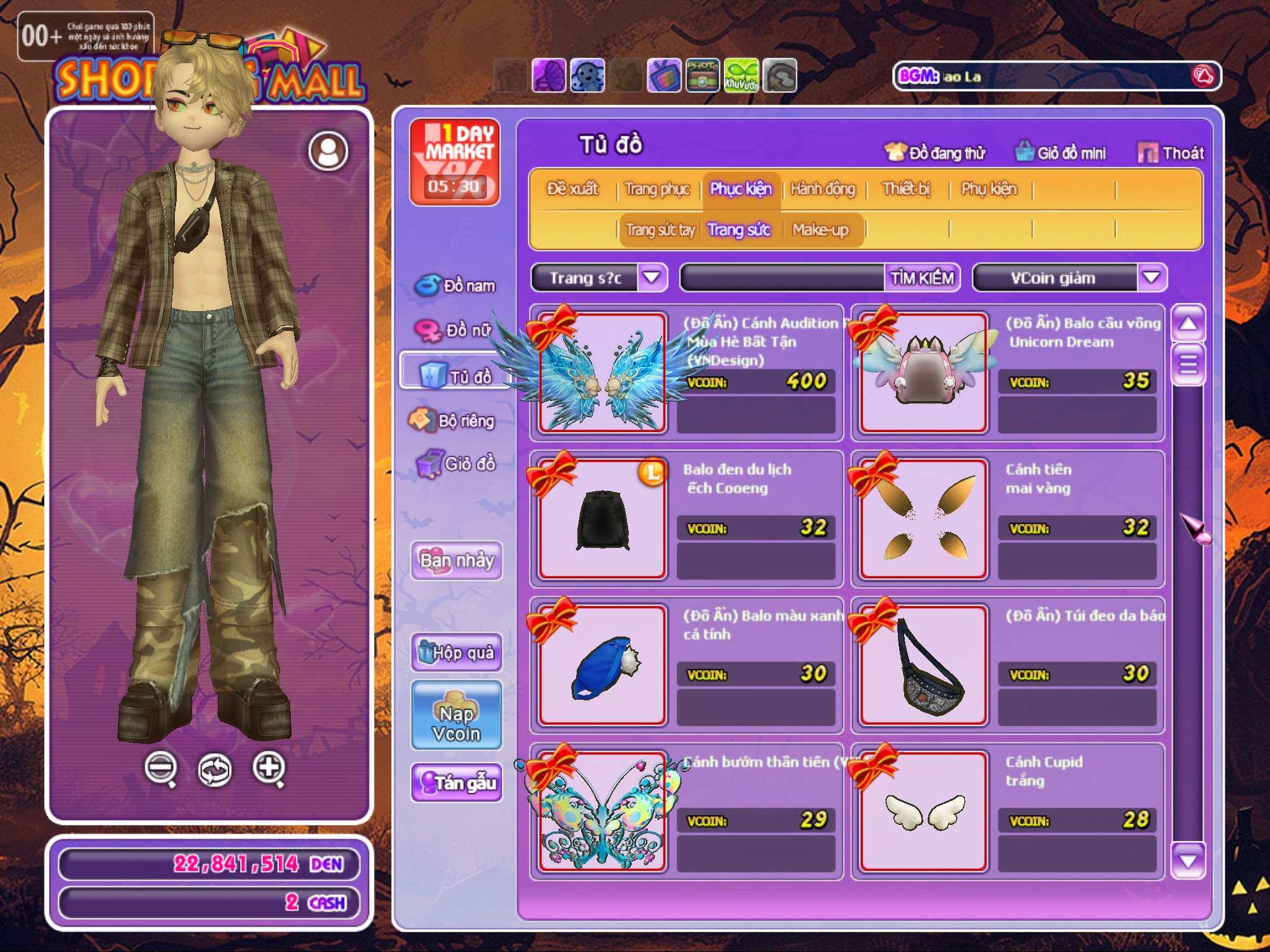Screen dimensions: 1270x952
Task: Choose the Trang sức tay subcategory
Action: point(660,230)
